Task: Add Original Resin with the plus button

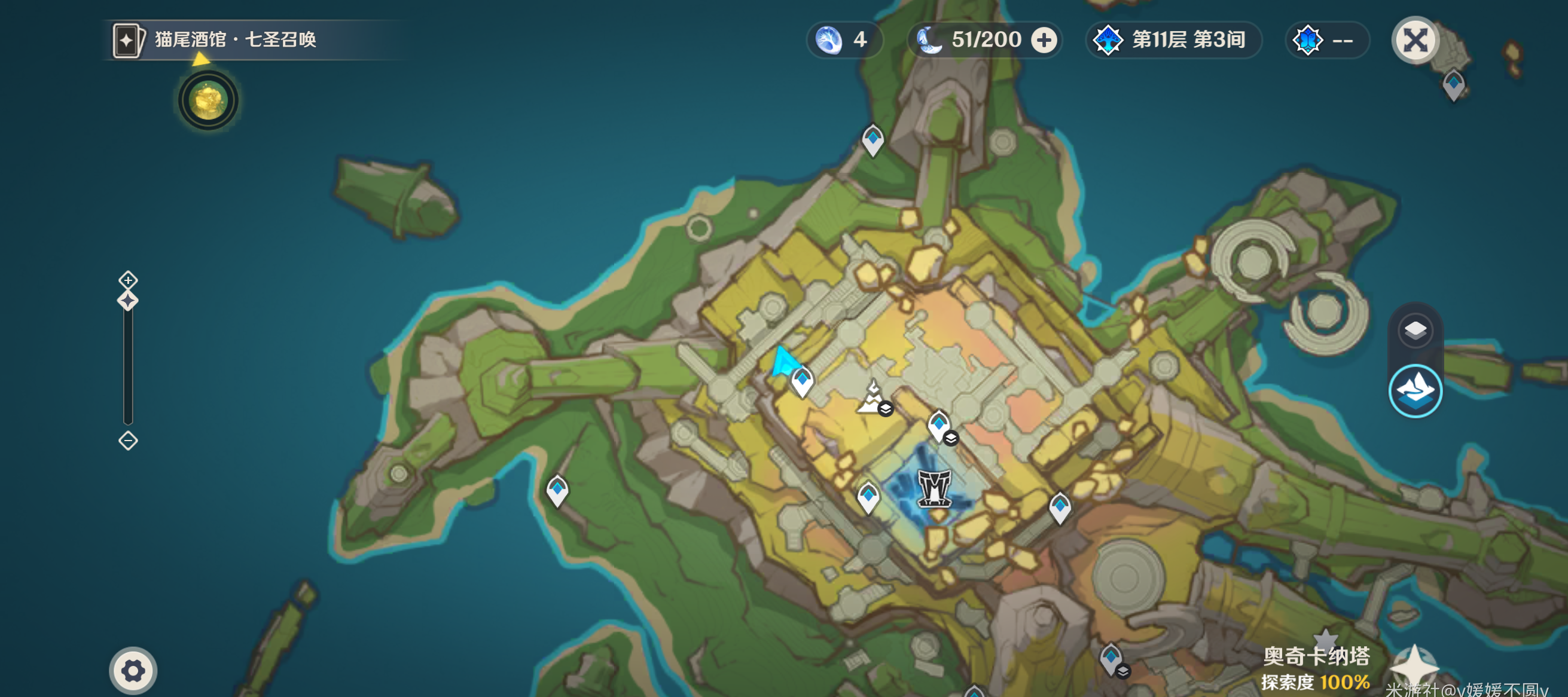Action: click(x=1044, y=41)
